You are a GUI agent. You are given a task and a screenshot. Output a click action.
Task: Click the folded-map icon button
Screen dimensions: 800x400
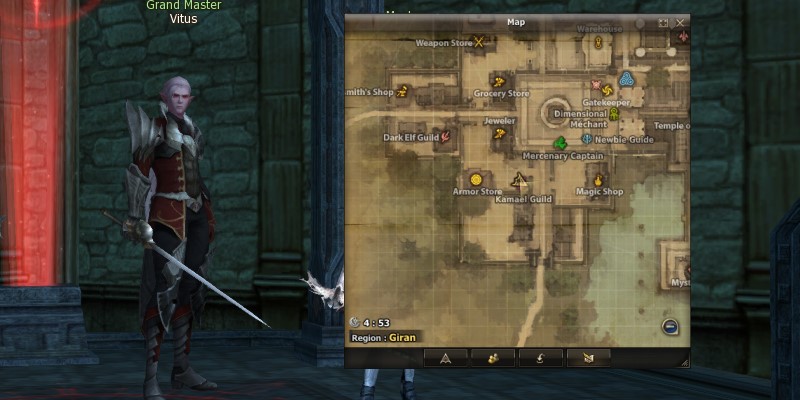(587, 357)
